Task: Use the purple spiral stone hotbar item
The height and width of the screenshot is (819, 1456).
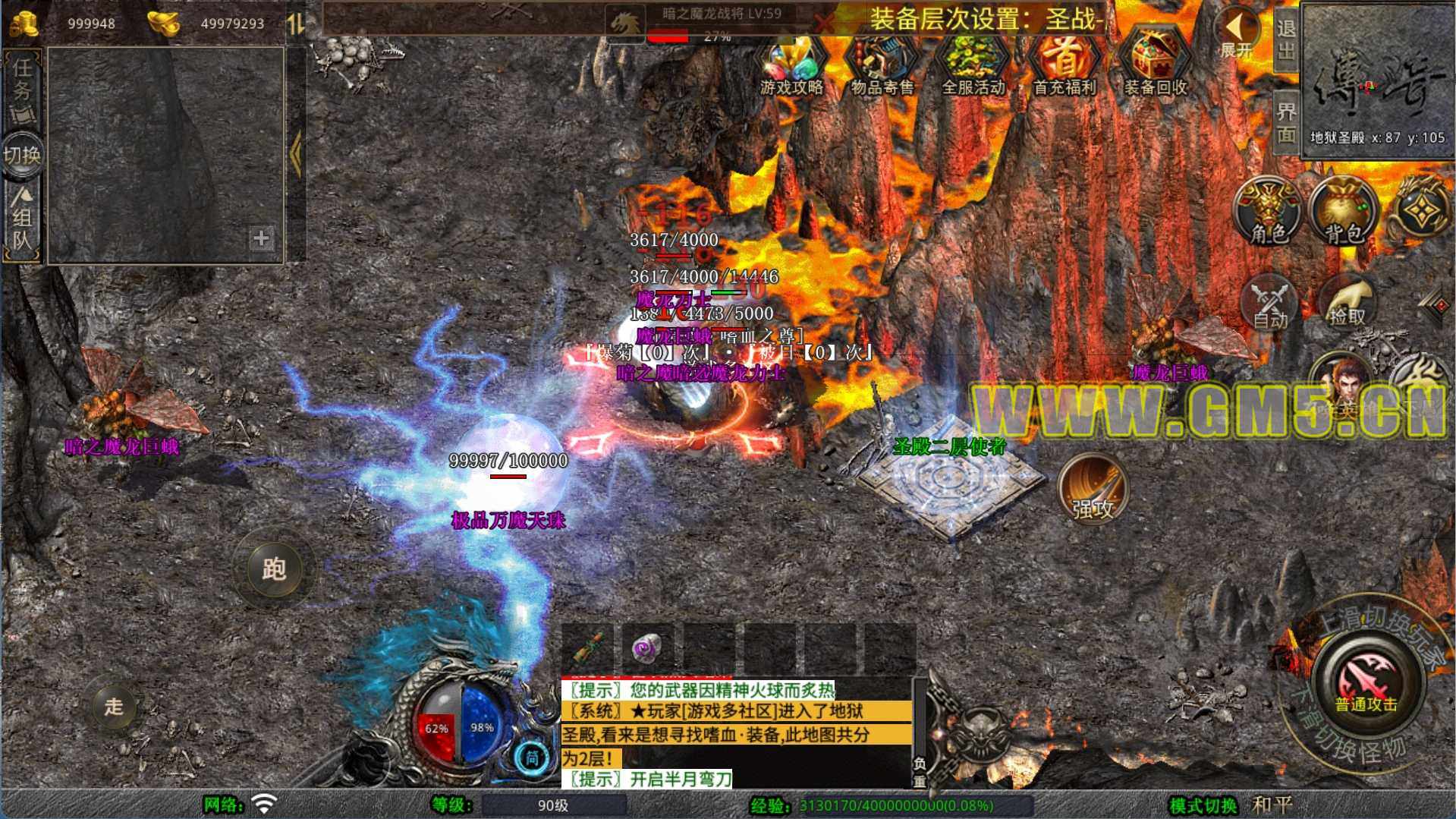Action: click(647, 649)
